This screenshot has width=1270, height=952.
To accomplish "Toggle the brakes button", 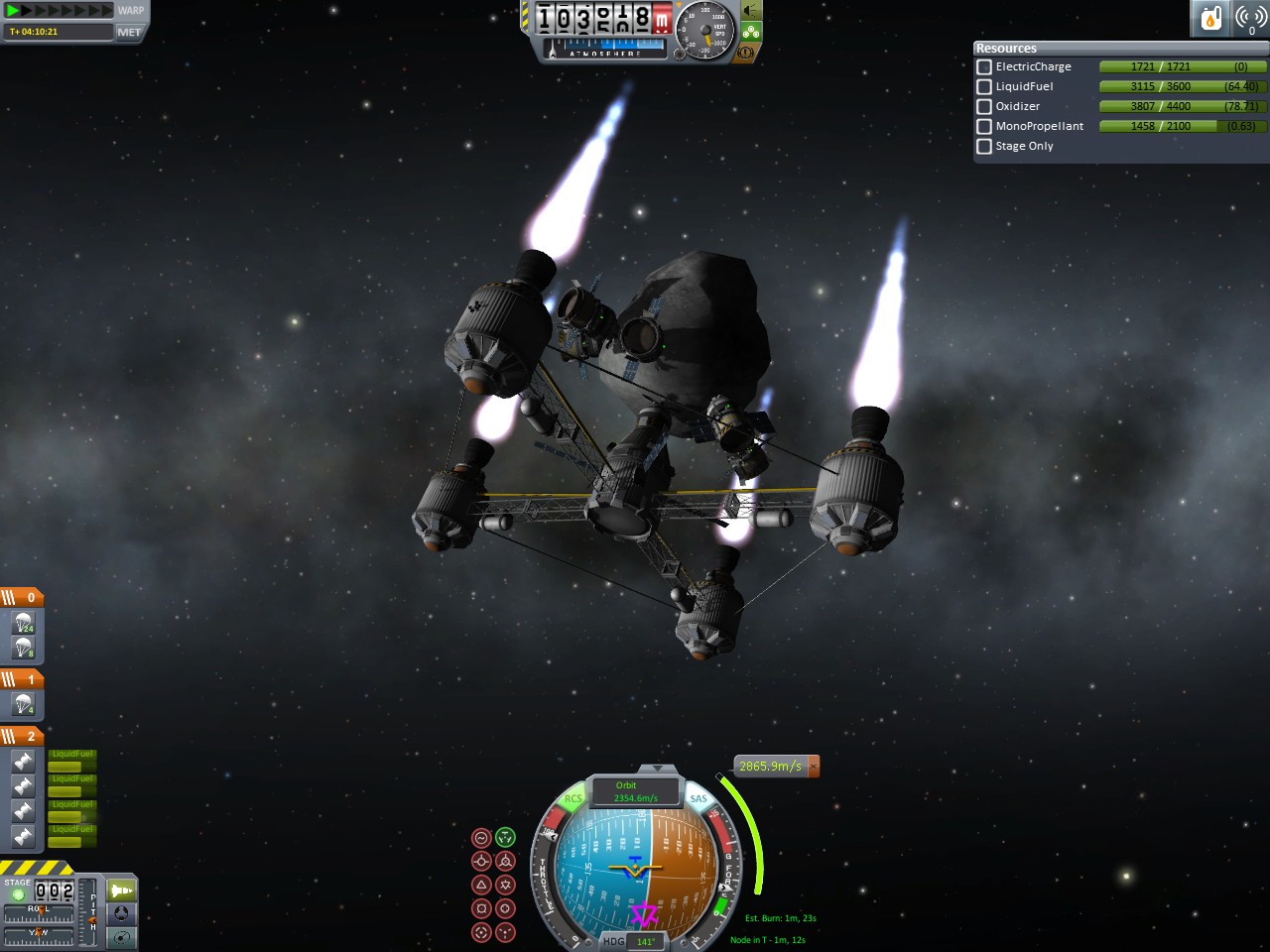I will click(746, 53).
